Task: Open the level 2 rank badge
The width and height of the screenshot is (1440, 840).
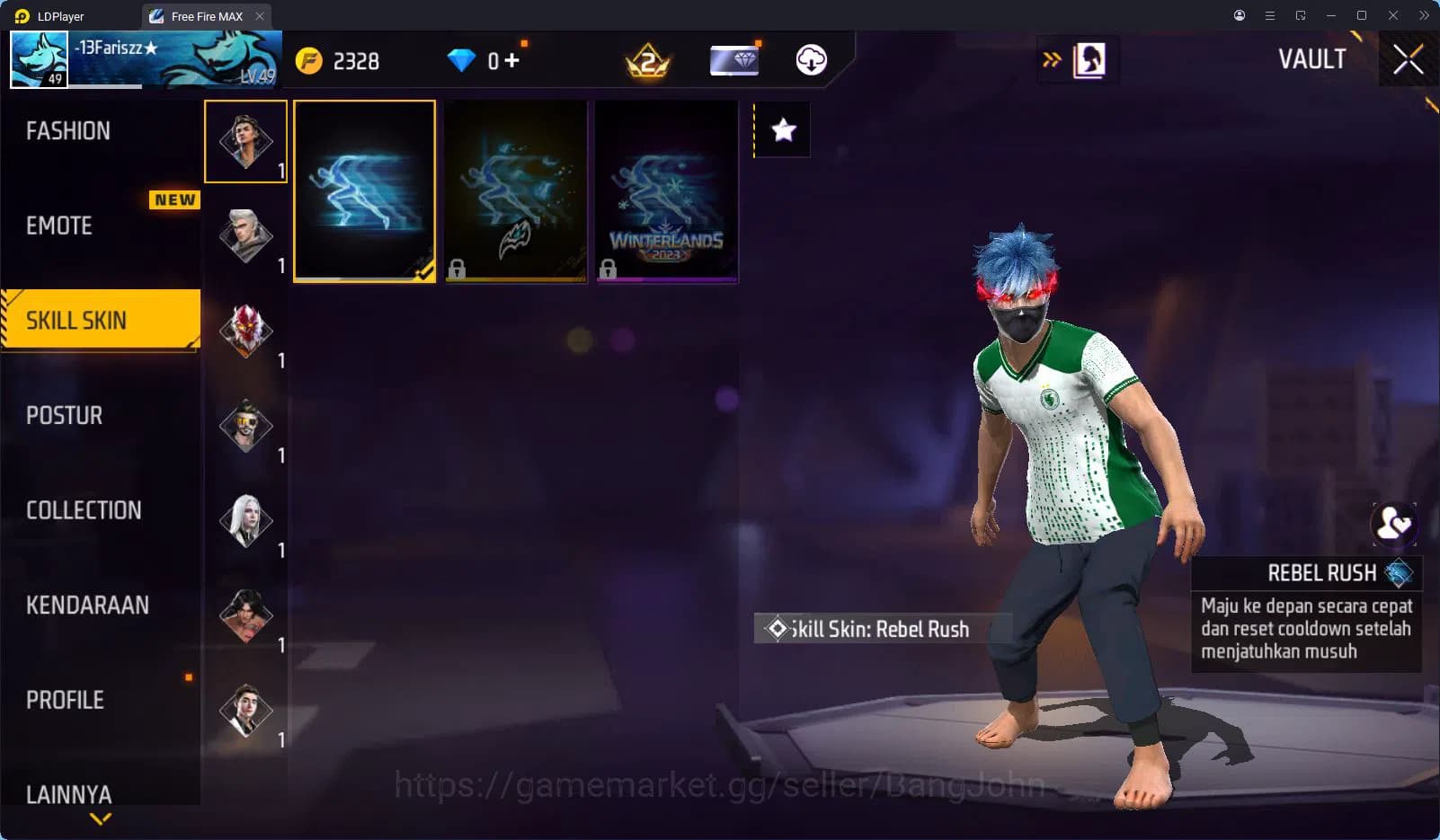Action: (x=649, y=60)
